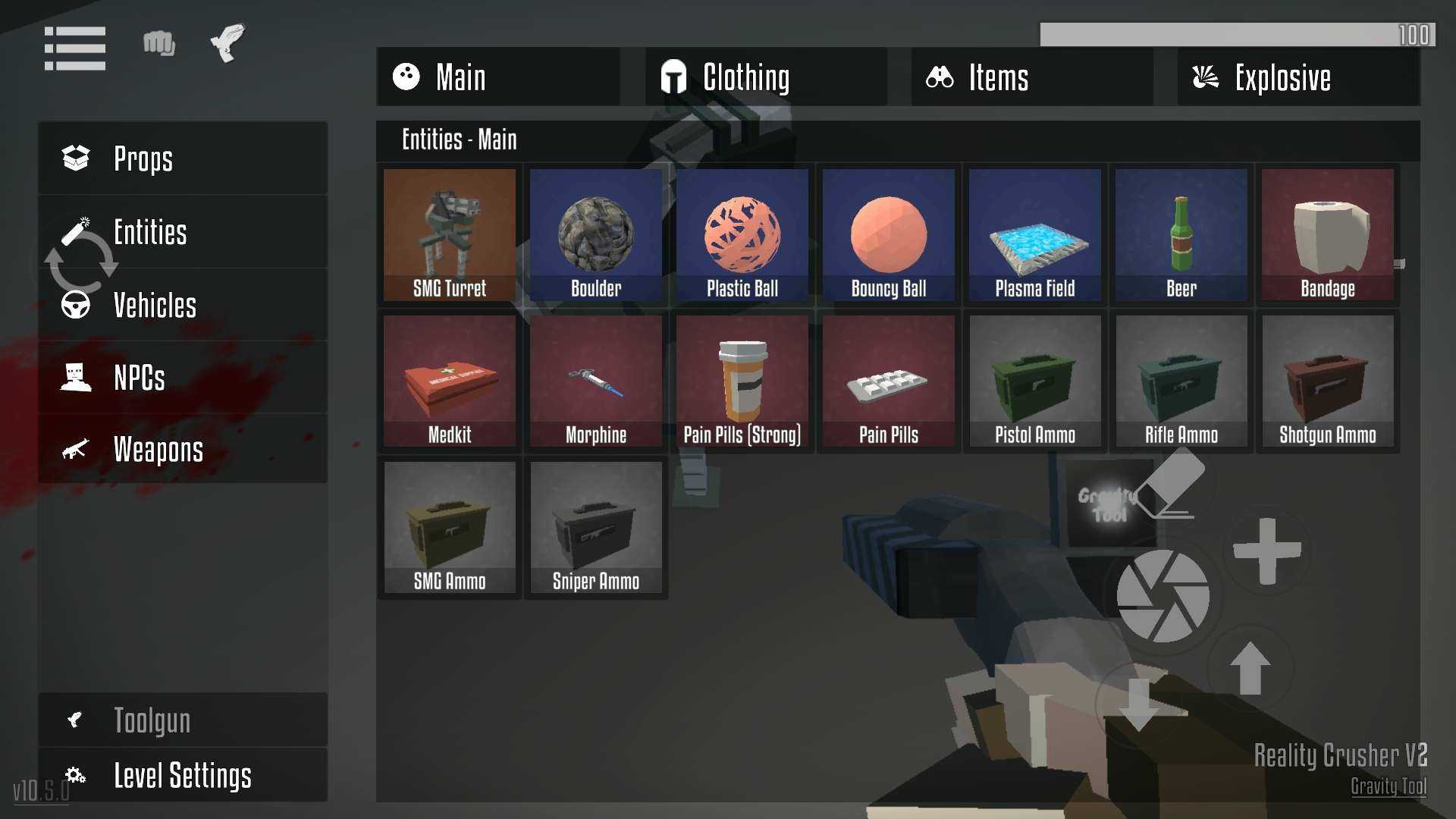Open the NPCs spawn list
Image resolution: width=1456 pixels, height=819 pixels.
182,378
